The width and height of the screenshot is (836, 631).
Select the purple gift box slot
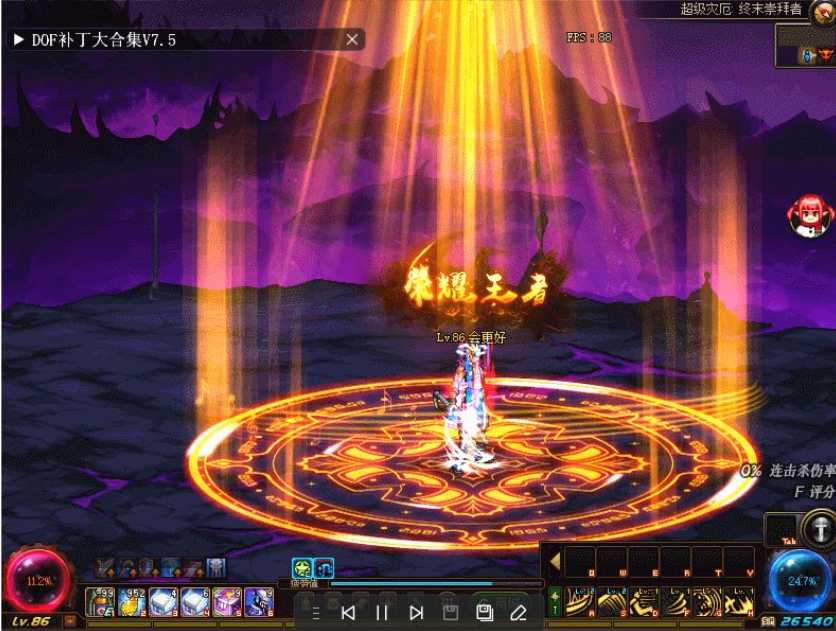pos(226,600)
